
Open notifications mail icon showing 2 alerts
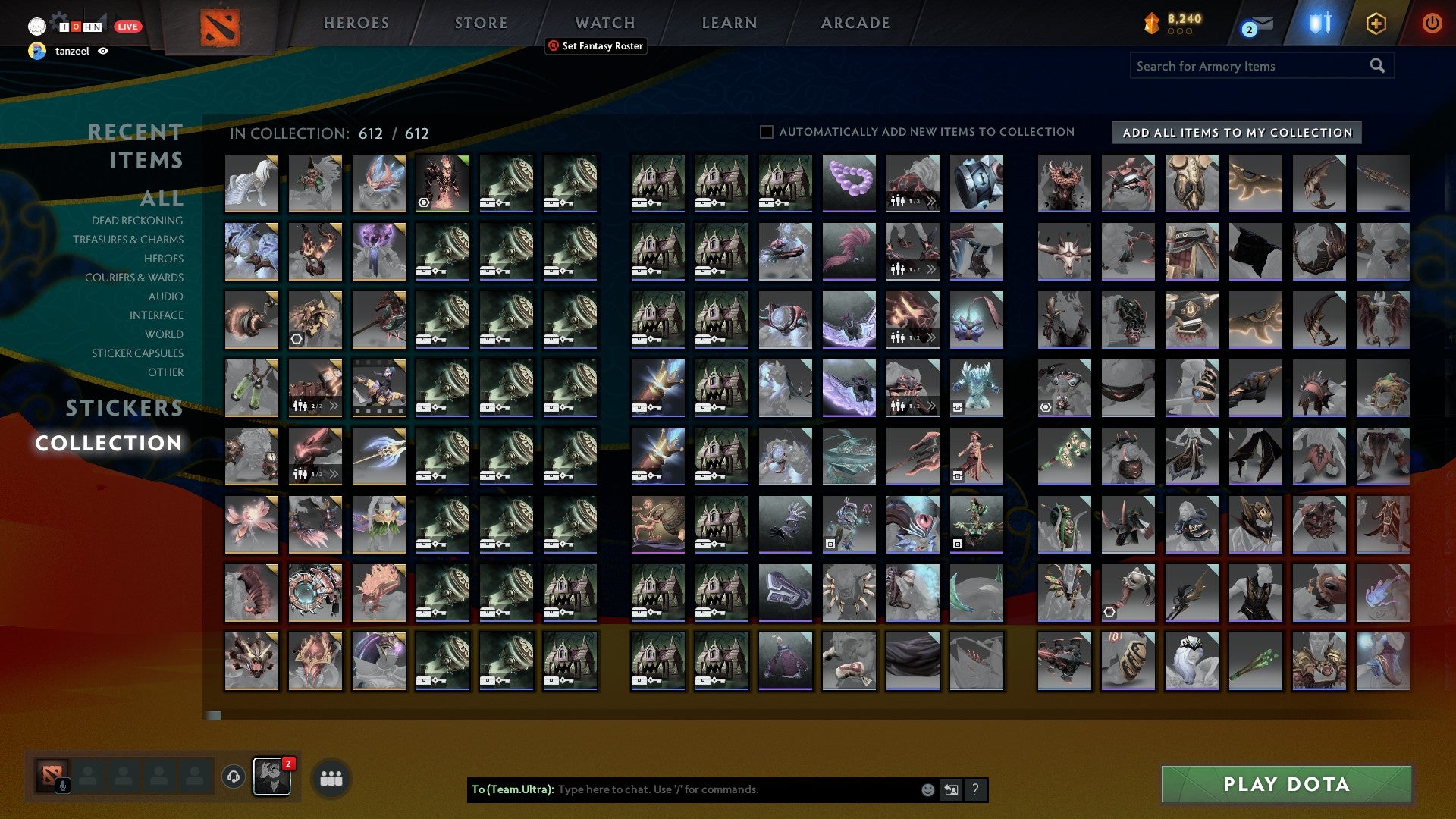pyautogui.click(x=1257, y=24)
